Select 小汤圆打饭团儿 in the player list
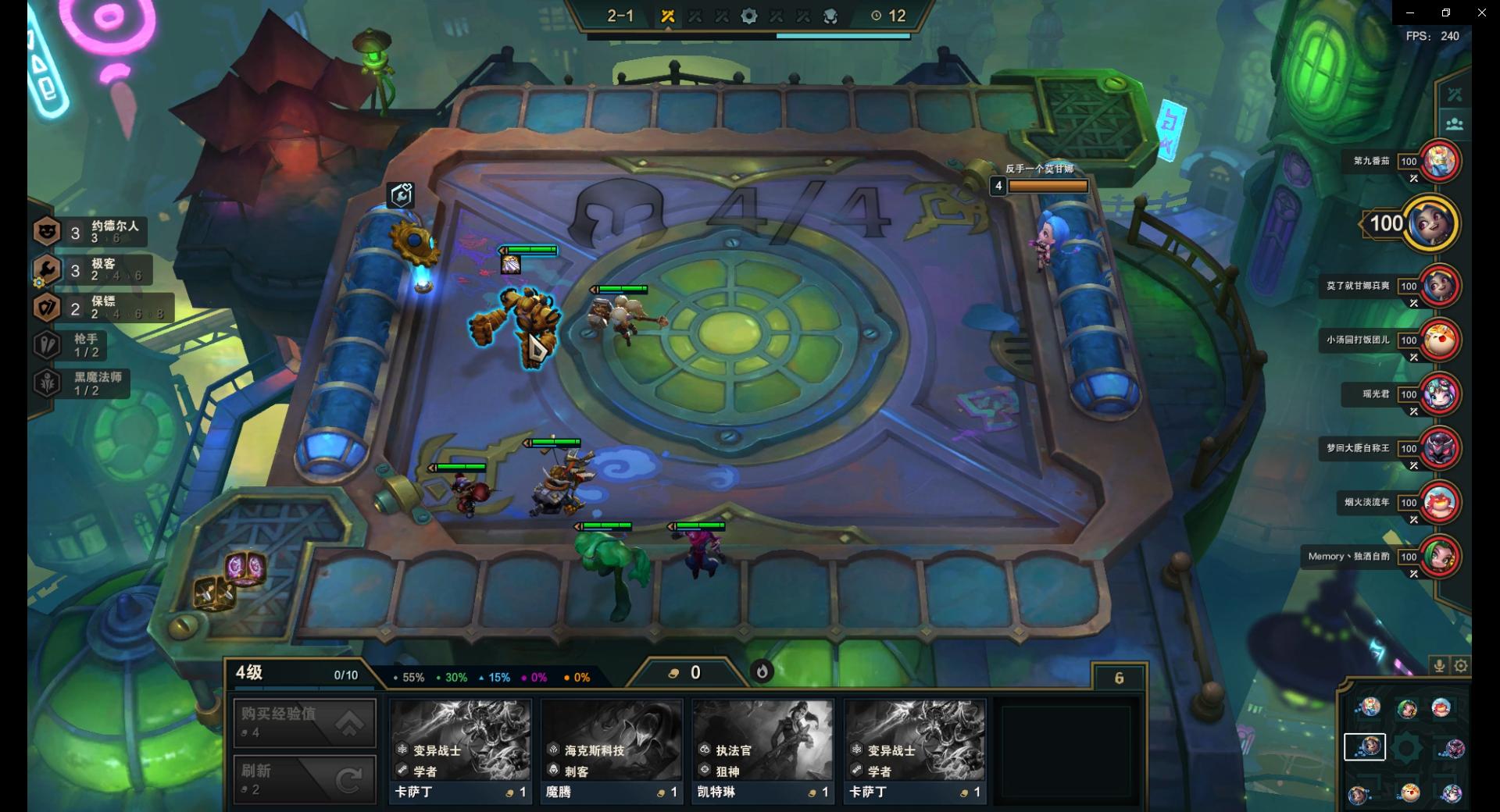The image size is (1500, 812). click(1440, 340)
